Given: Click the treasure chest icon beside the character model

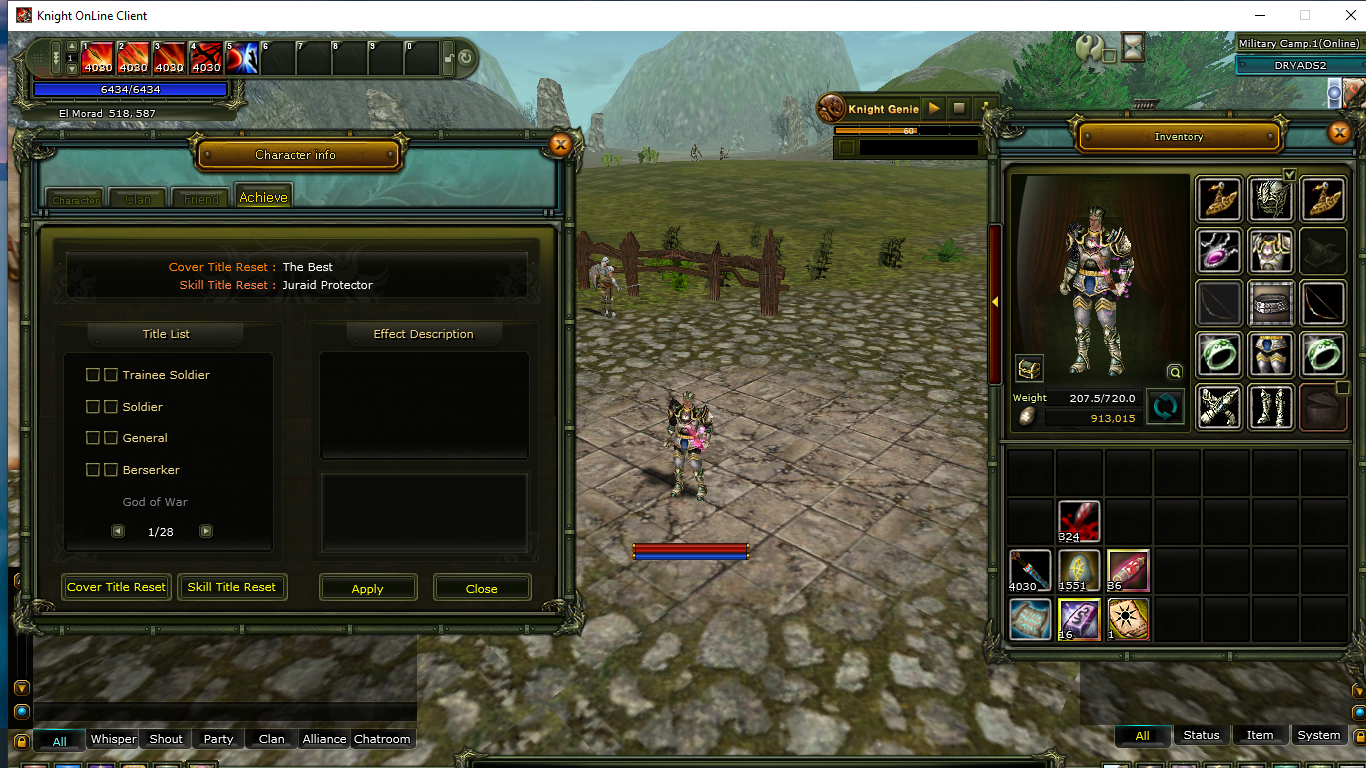Looking at the screenshot, I should (1029, 368).
